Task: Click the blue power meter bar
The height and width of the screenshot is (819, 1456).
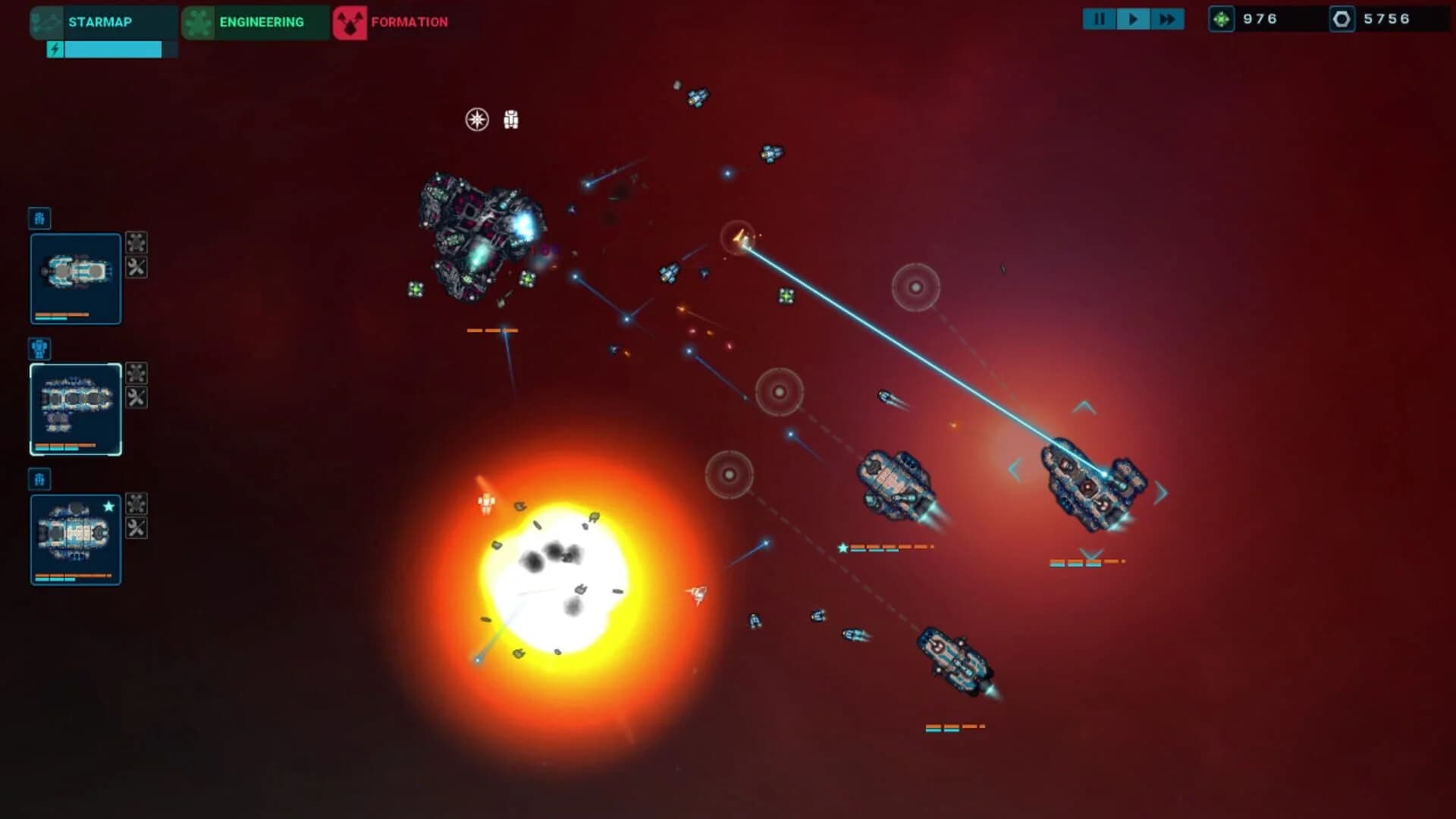Action: pos(114,49)
